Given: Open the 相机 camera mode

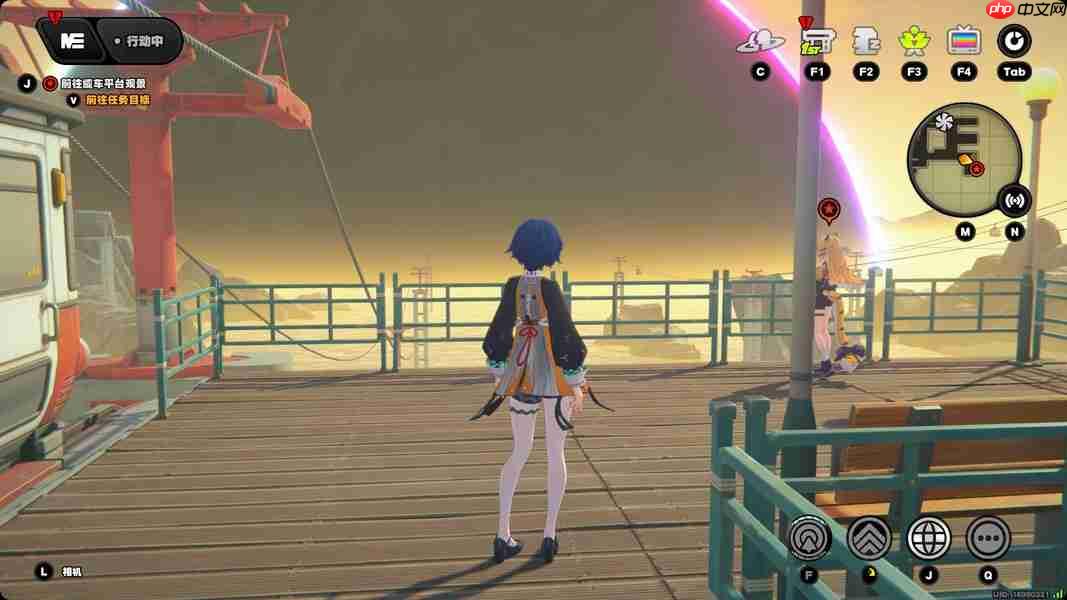Looking at the screenshot, I should click(71, 572).
